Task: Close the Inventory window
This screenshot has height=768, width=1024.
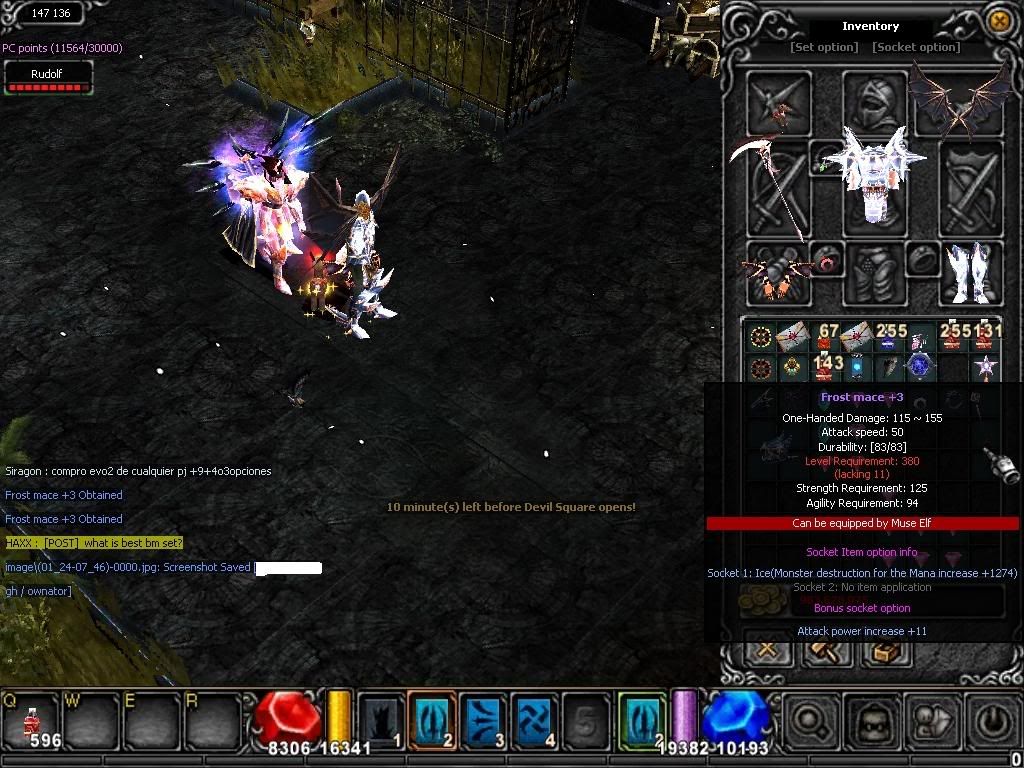Action: [x=998, y=21]
